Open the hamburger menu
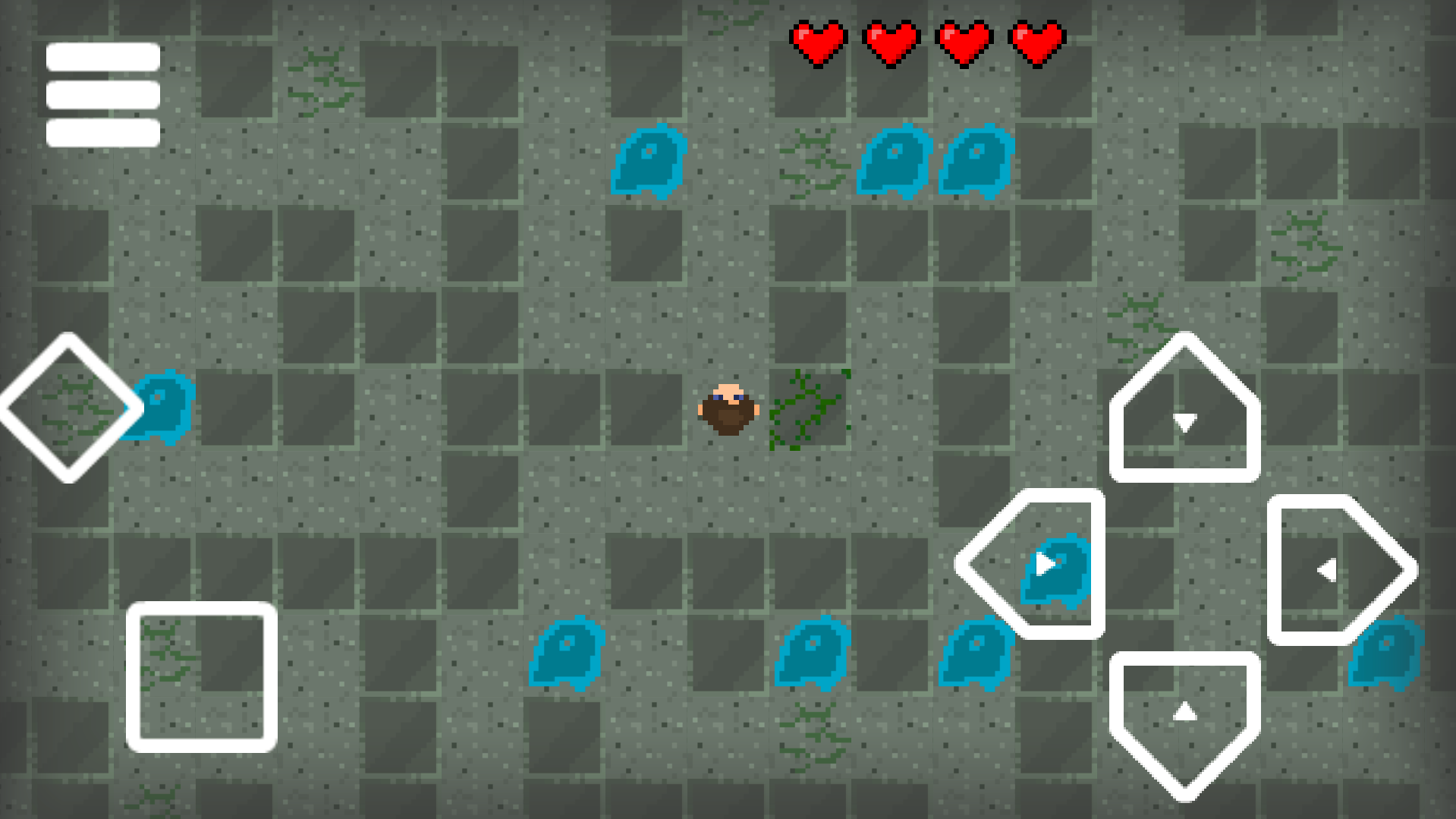Screen dimensions: 1456x819 click(x=102, y=95)
